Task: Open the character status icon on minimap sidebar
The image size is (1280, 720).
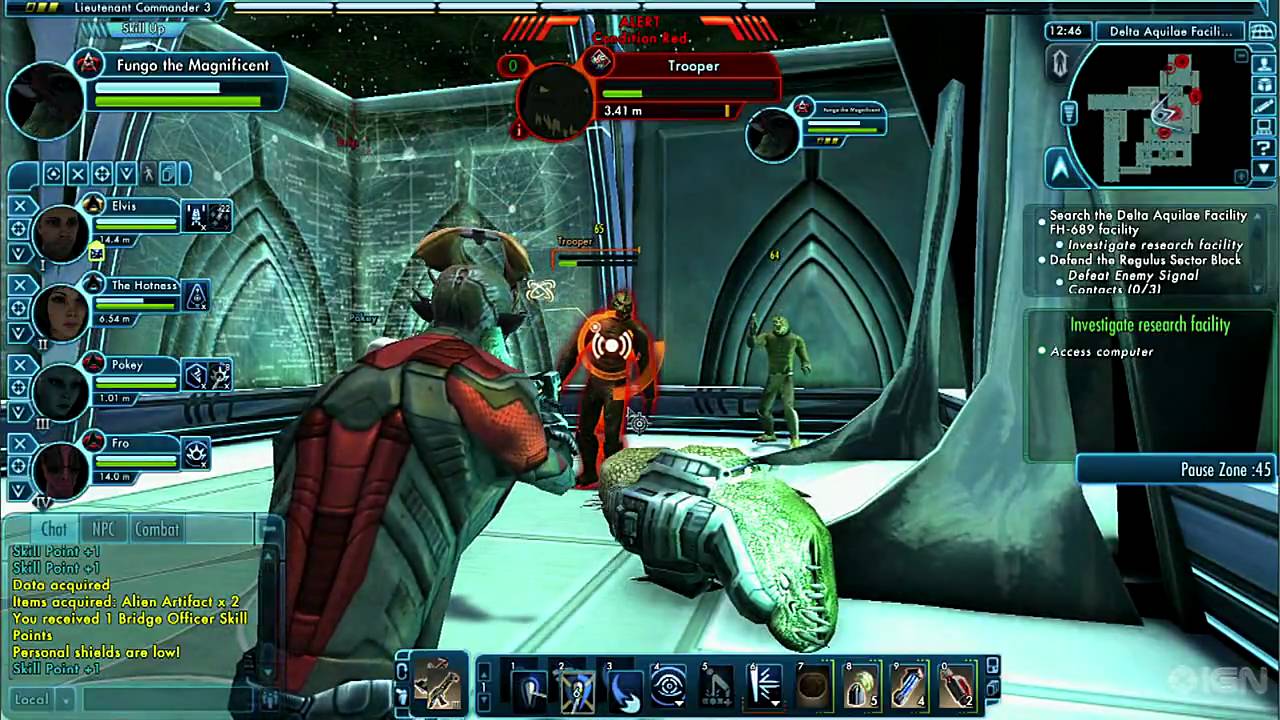Action: pos(1264,66)
